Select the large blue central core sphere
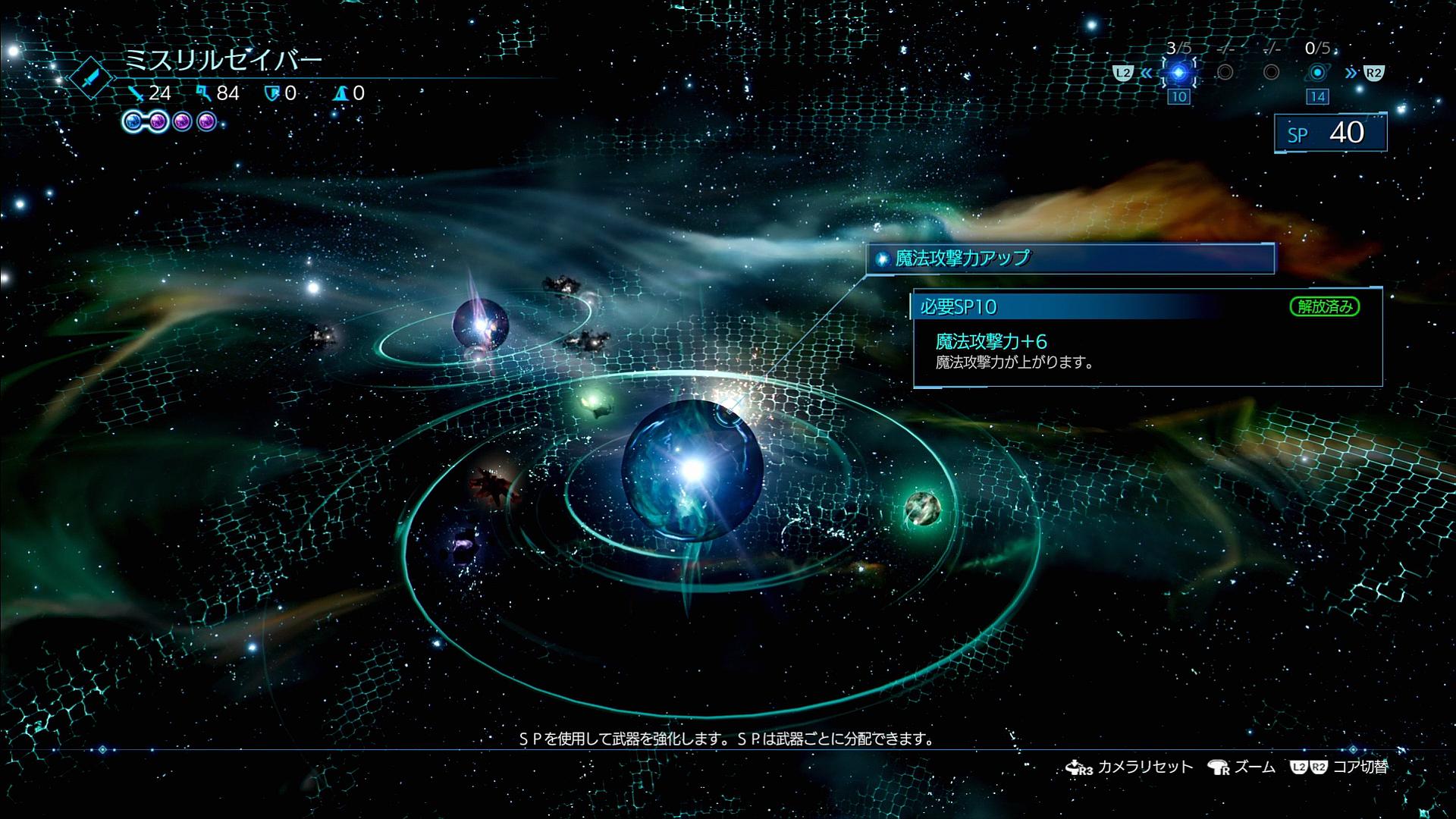This screenshot has height=819, width=1456. coord(692,469)
